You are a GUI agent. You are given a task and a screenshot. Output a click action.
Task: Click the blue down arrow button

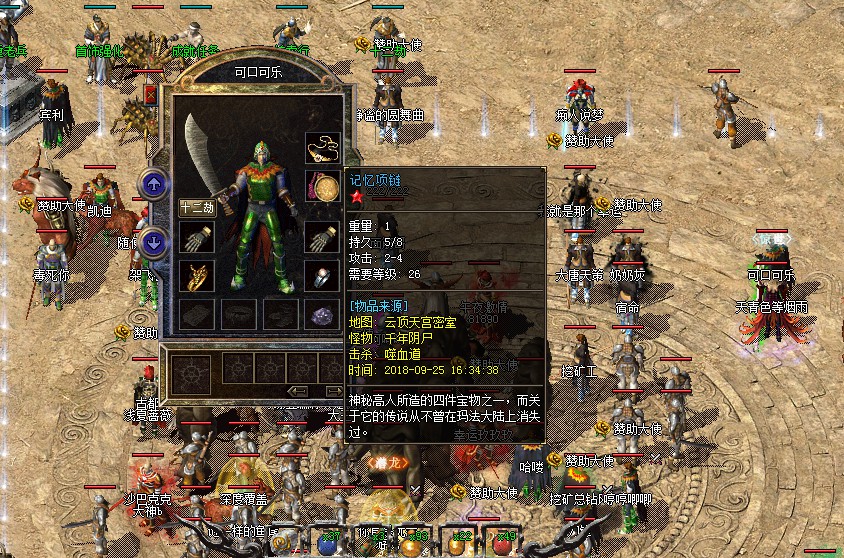153,241
